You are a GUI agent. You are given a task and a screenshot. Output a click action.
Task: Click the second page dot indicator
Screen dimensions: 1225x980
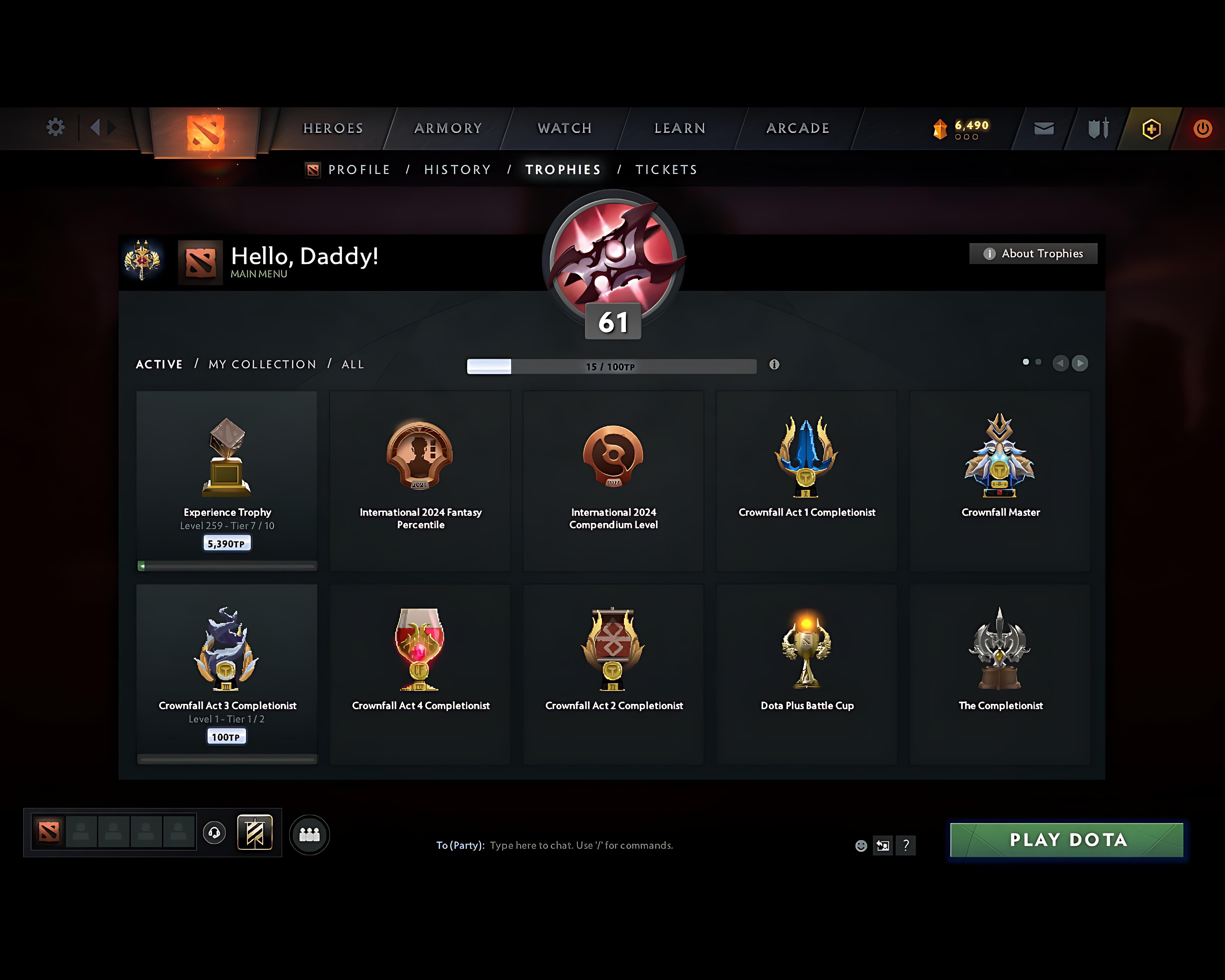point(1039,361)
